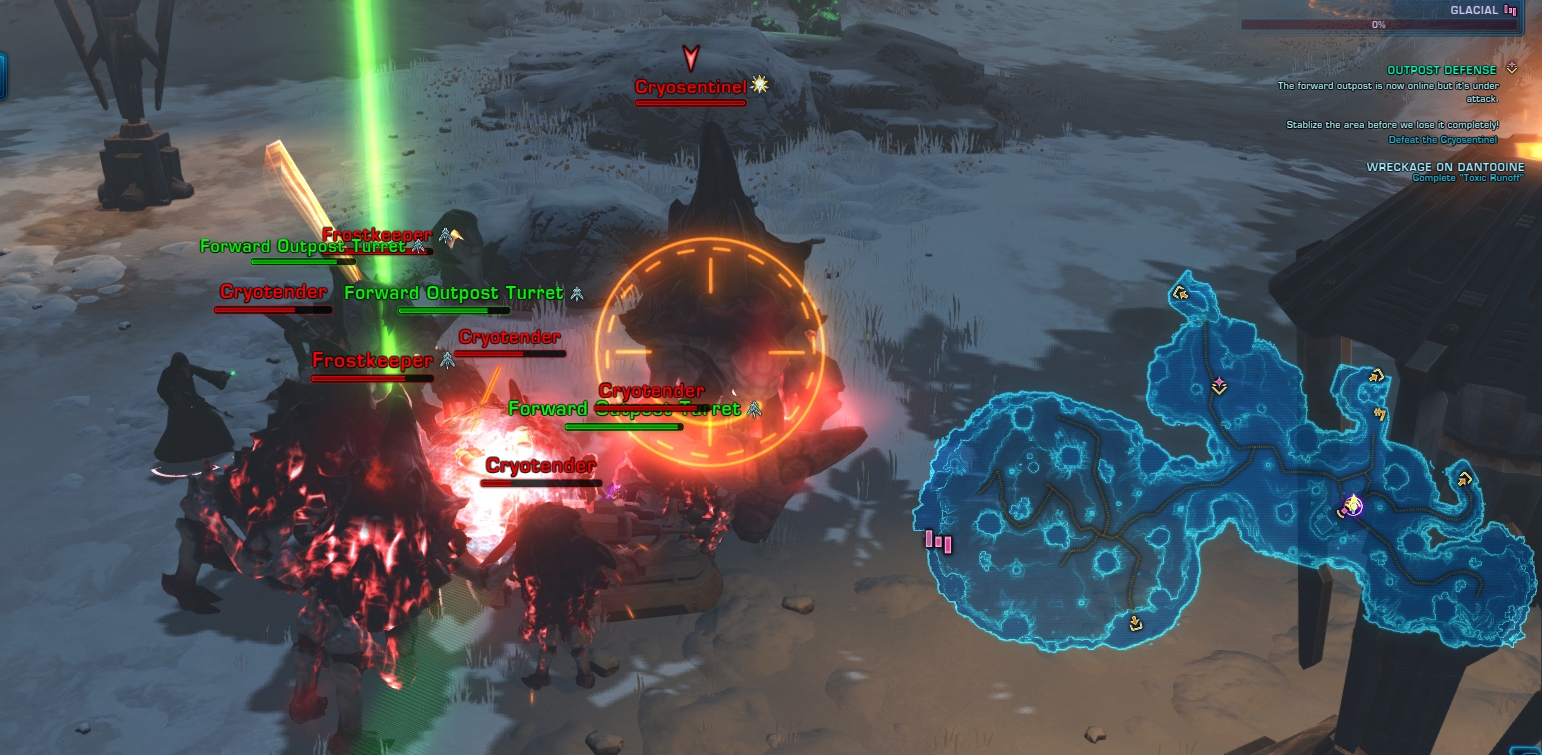Click the player position marker on the map

pos(1353,506)
